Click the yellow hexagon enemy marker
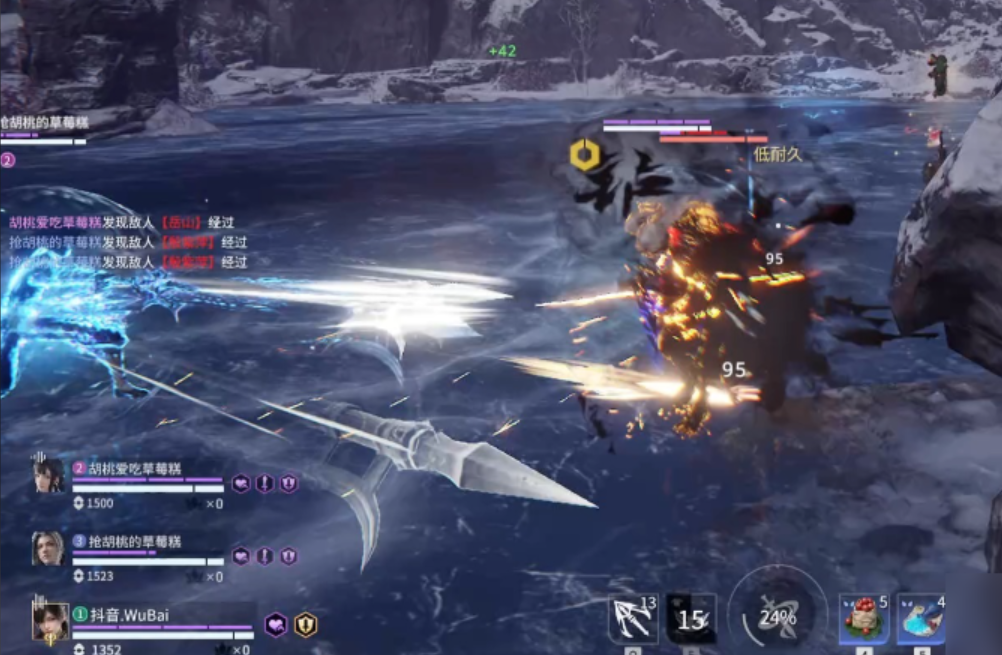The width and height of the screenshot is (1002, 655). [585, 155]
